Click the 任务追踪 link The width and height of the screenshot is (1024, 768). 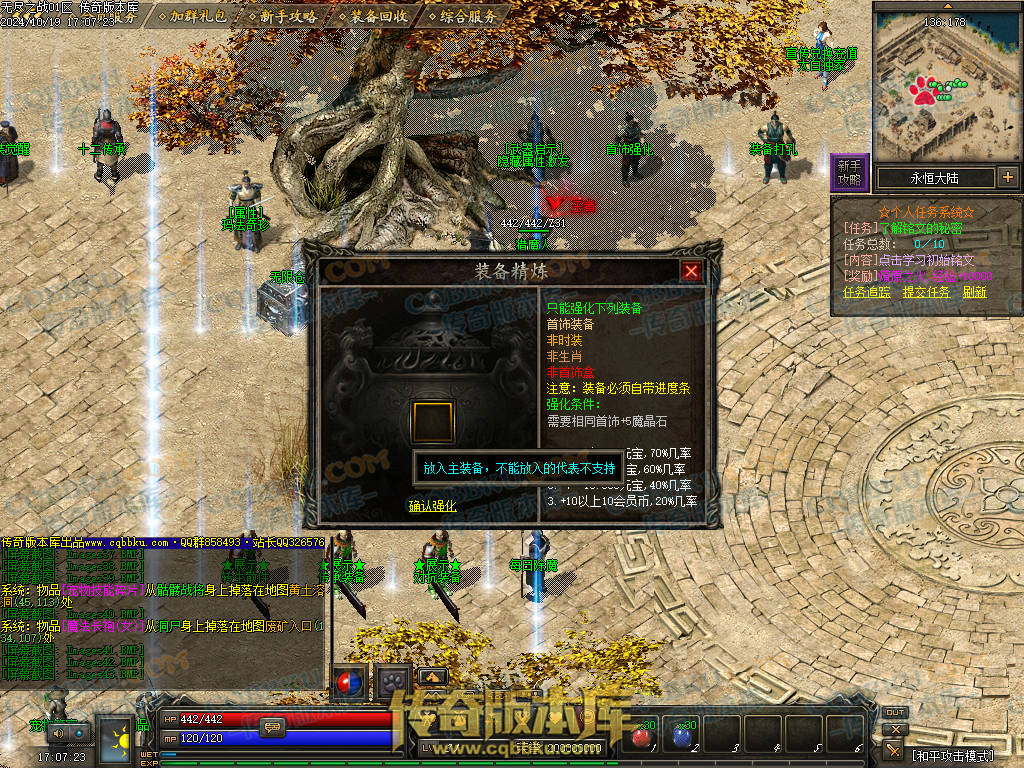[867, 292]
